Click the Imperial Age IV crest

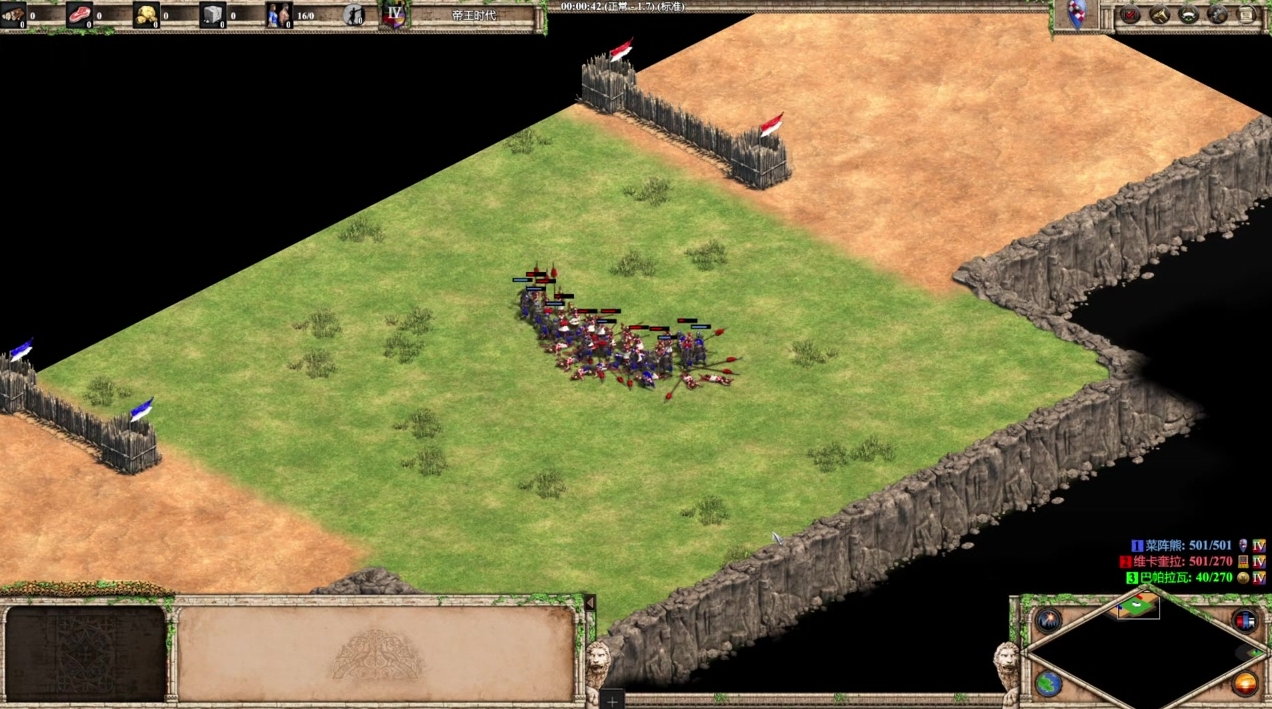click(394, 15)
